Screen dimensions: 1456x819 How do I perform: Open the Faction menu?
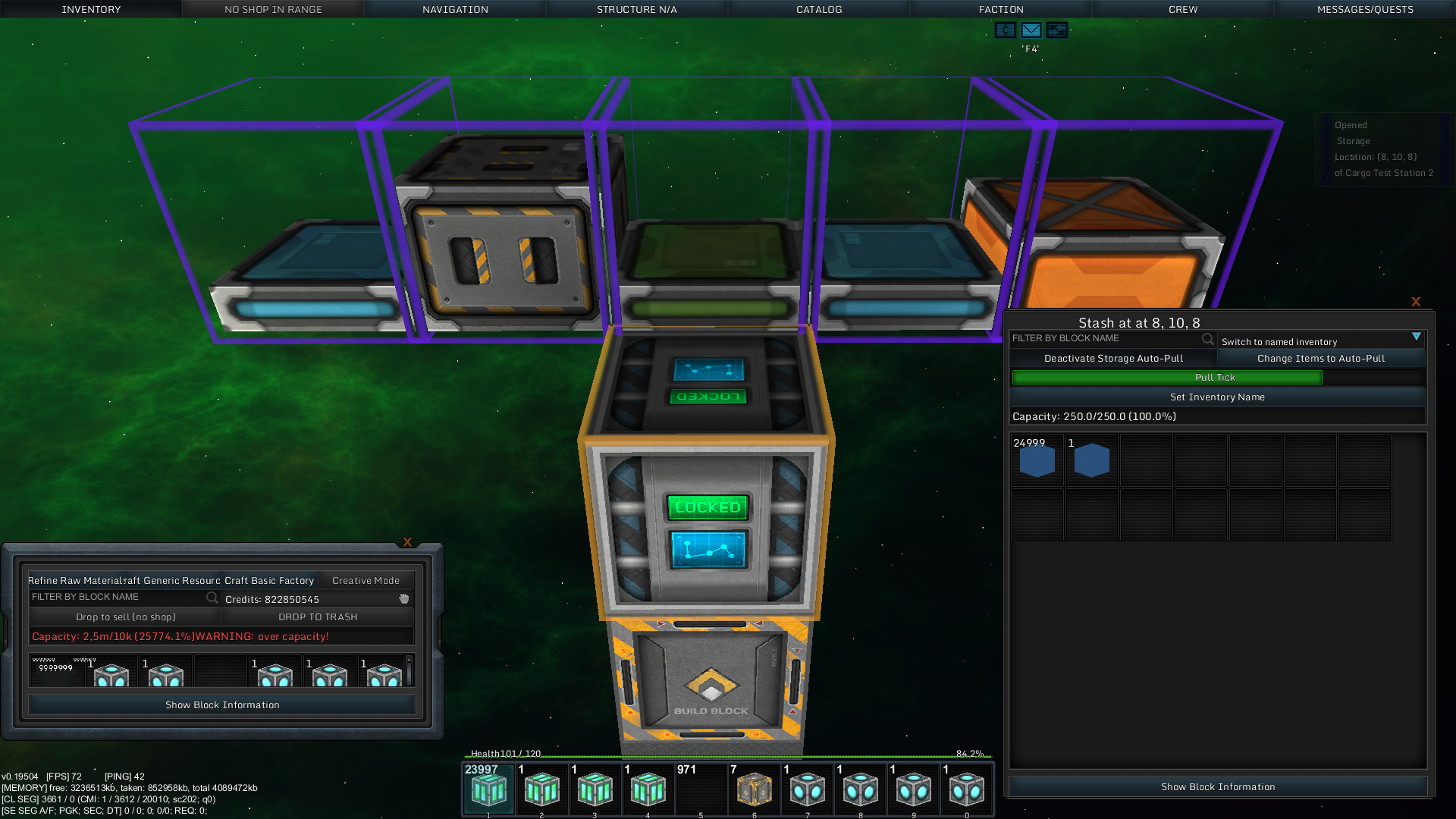pyautogui.click(x=1001, y=9)
